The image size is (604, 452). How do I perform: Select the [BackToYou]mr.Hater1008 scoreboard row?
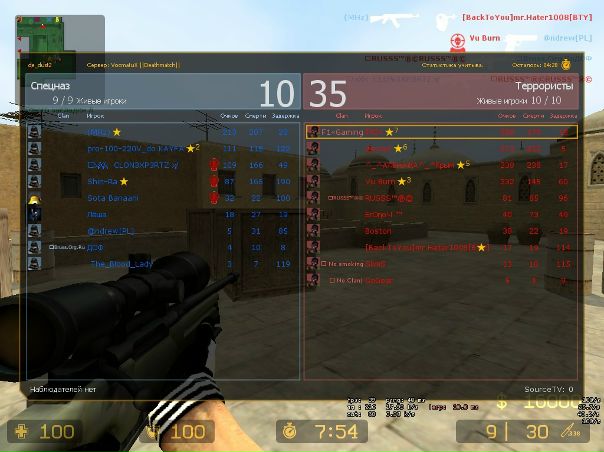pyautogui.click(x=440, y=246)
